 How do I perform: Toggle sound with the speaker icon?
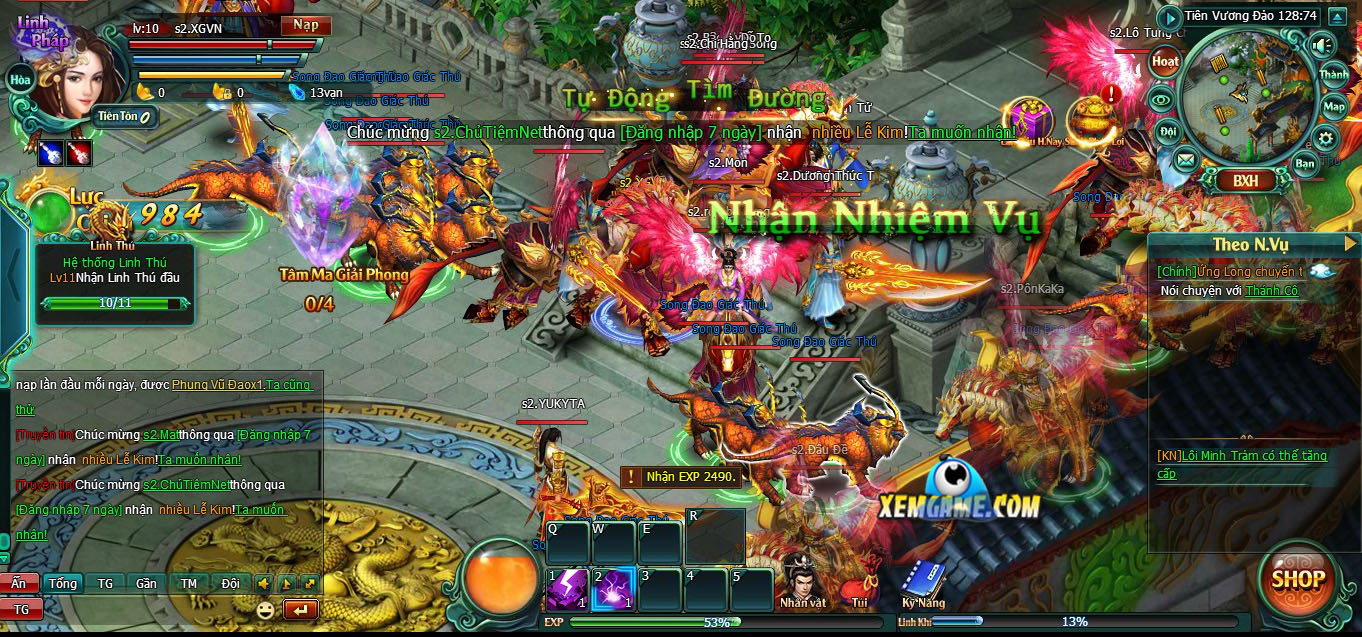1323,45
